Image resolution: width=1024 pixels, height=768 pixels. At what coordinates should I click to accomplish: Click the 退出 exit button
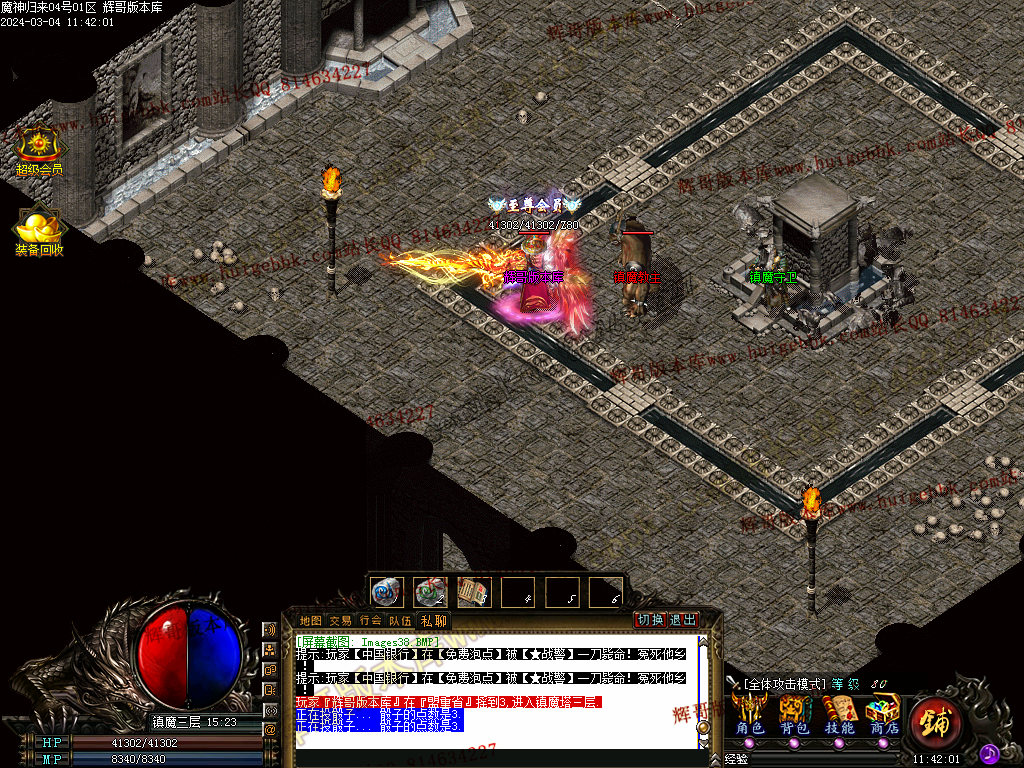point(682,619)
